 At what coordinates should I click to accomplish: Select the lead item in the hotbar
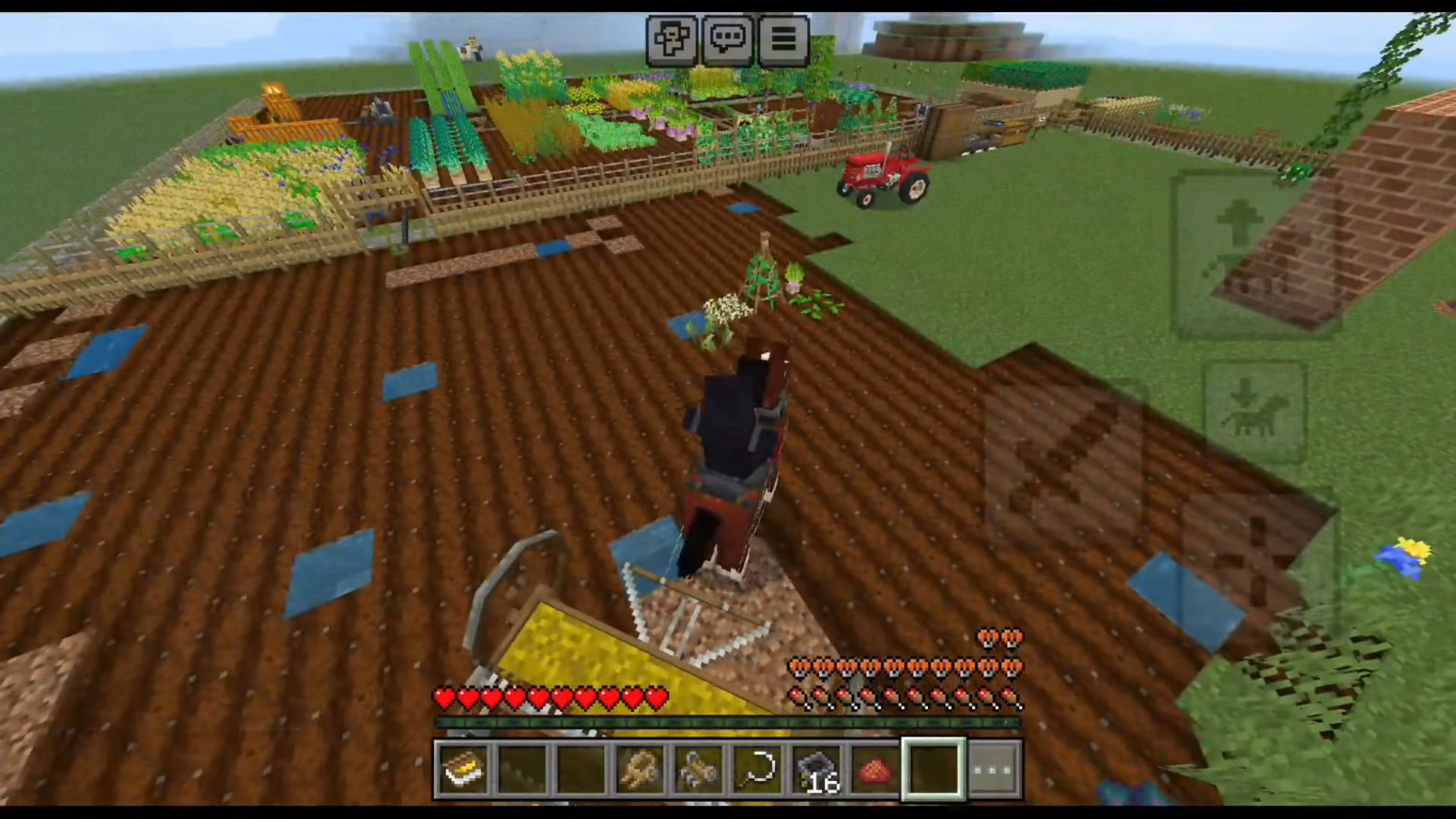pyautogui.click(x=639, y=769)
